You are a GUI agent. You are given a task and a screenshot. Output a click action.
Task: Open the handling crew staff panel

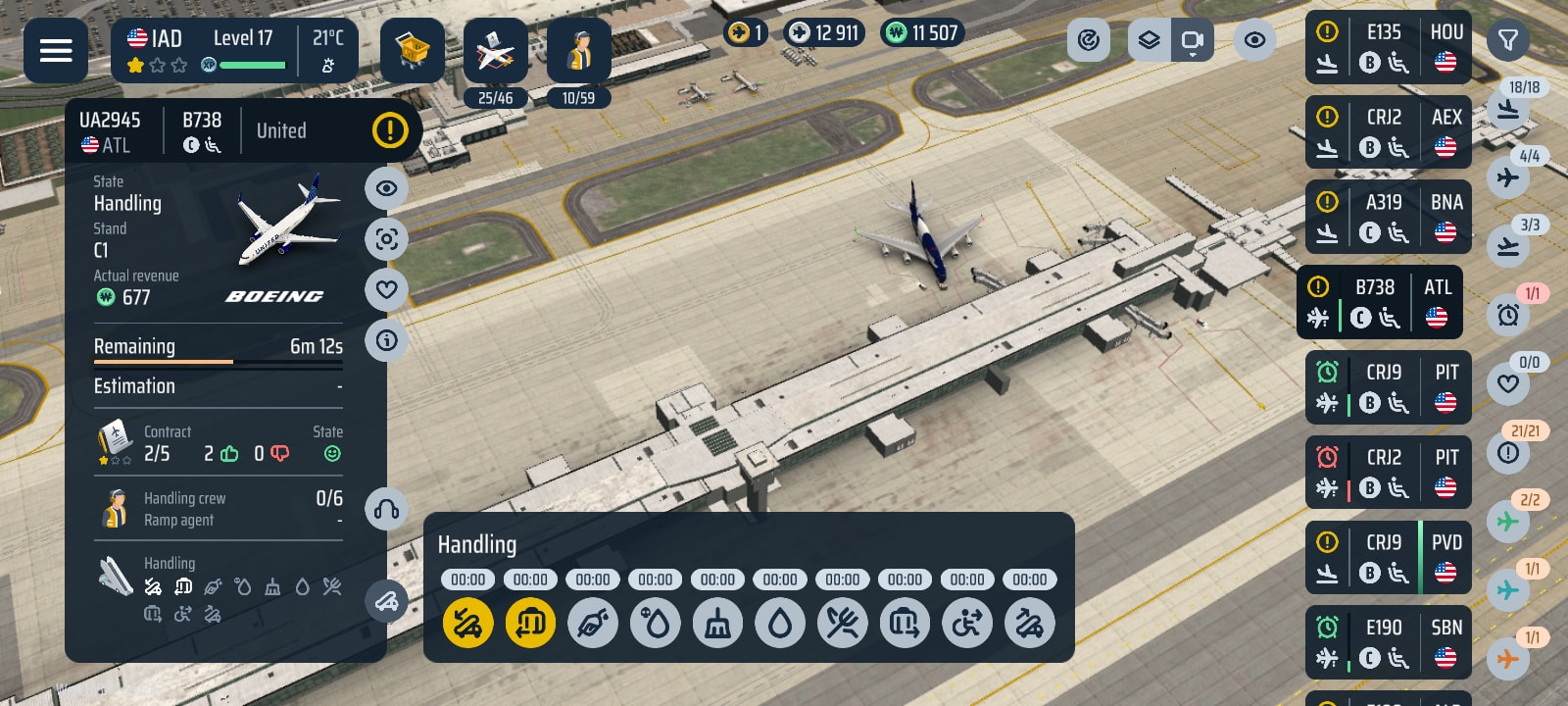point(578,51)
